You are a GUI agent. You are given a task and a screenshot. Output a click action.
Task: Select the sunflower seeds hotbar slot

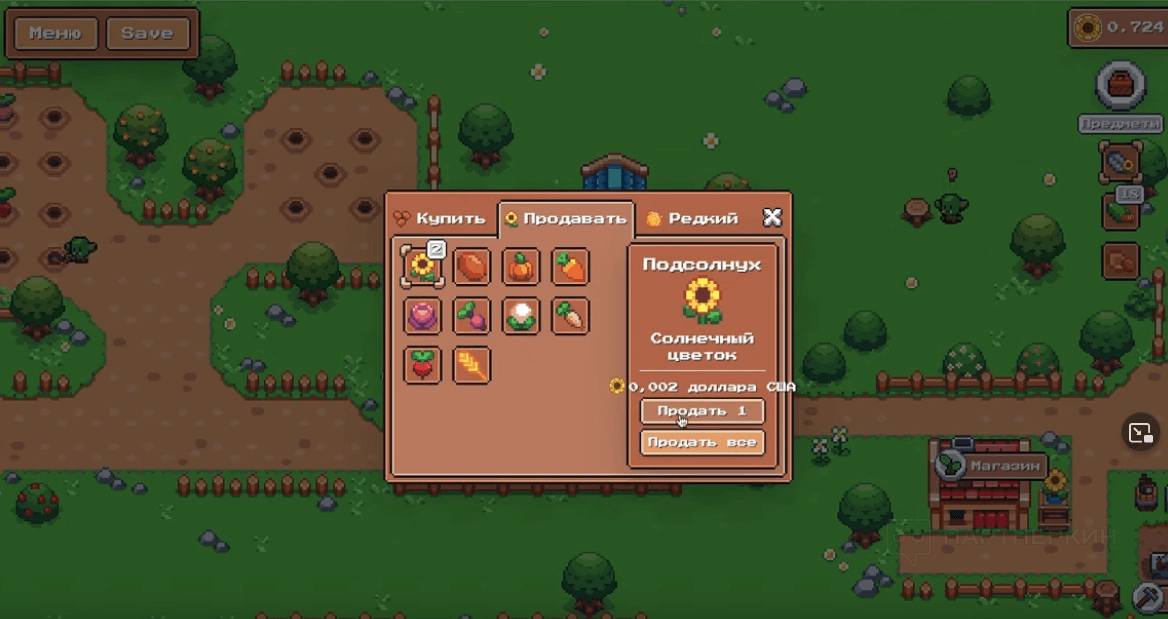[1121, 162]
